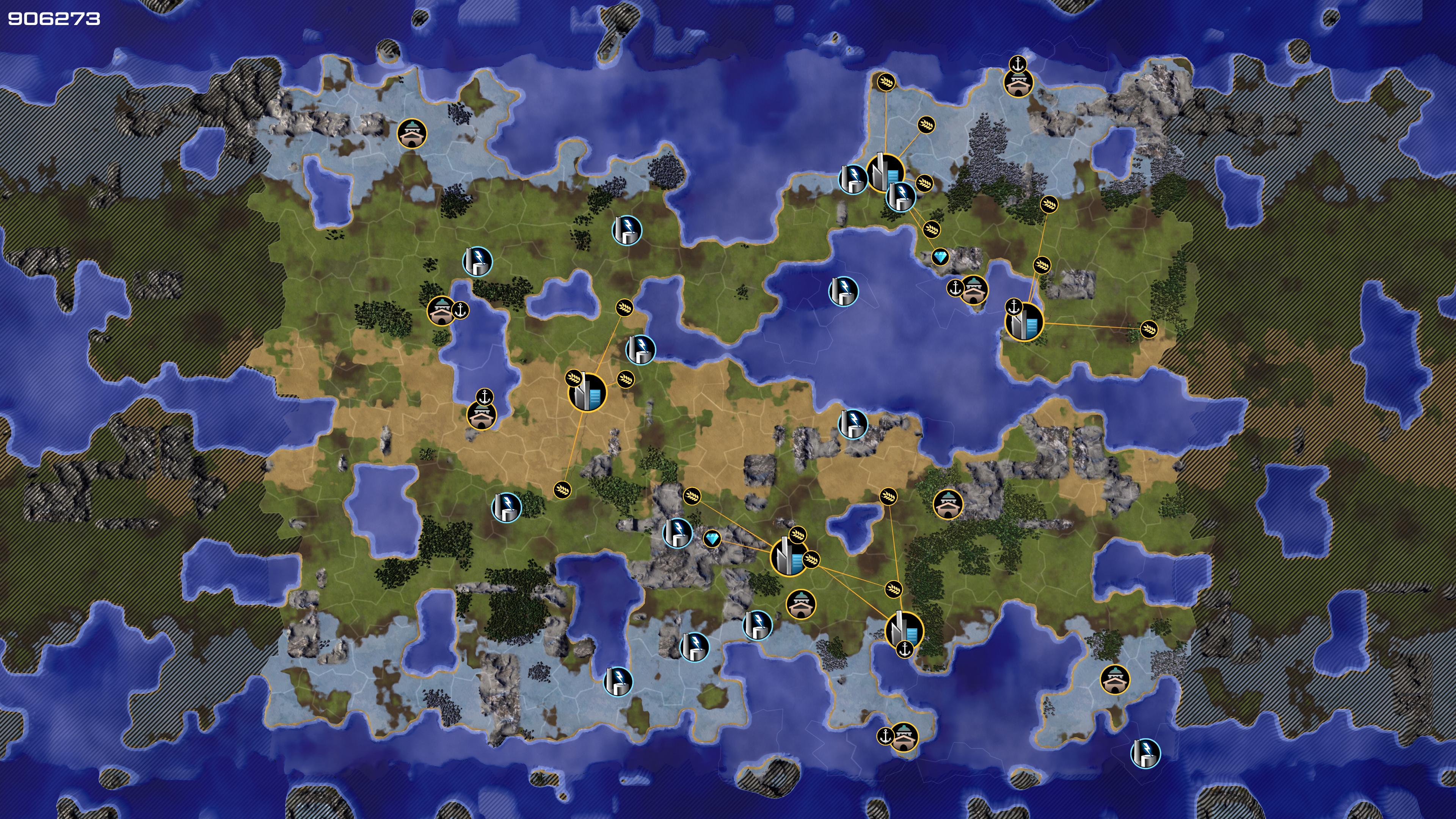This screenshot has width=1456, height=819.
Task: Click the power plant marker on the inland lake
Action: pyautogui.click(x=843, y=292)
